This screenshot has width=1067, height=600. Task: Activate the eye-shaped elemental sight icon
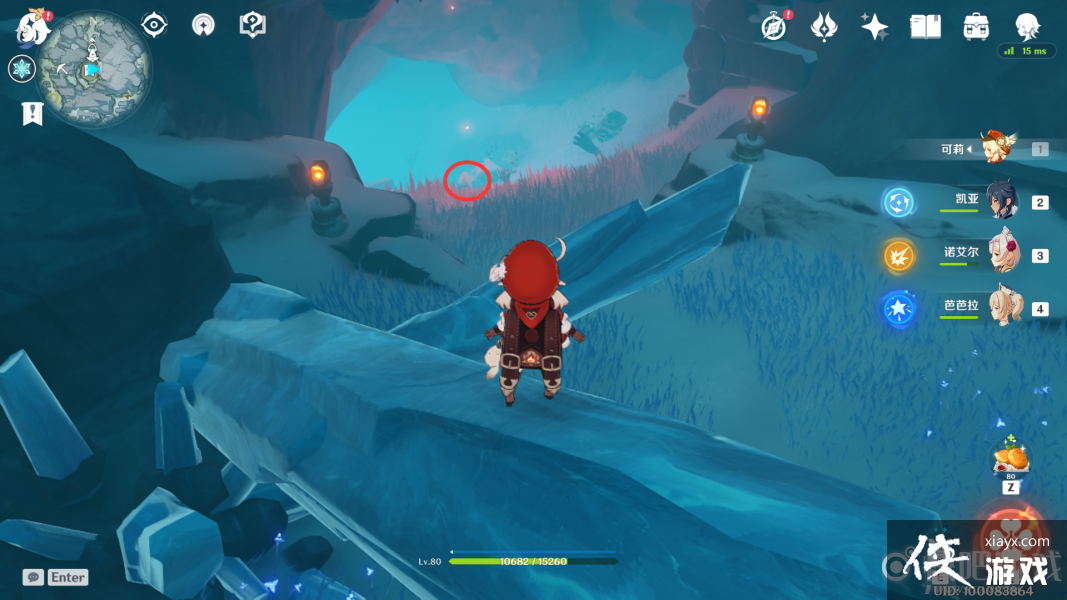pos(154,25)
